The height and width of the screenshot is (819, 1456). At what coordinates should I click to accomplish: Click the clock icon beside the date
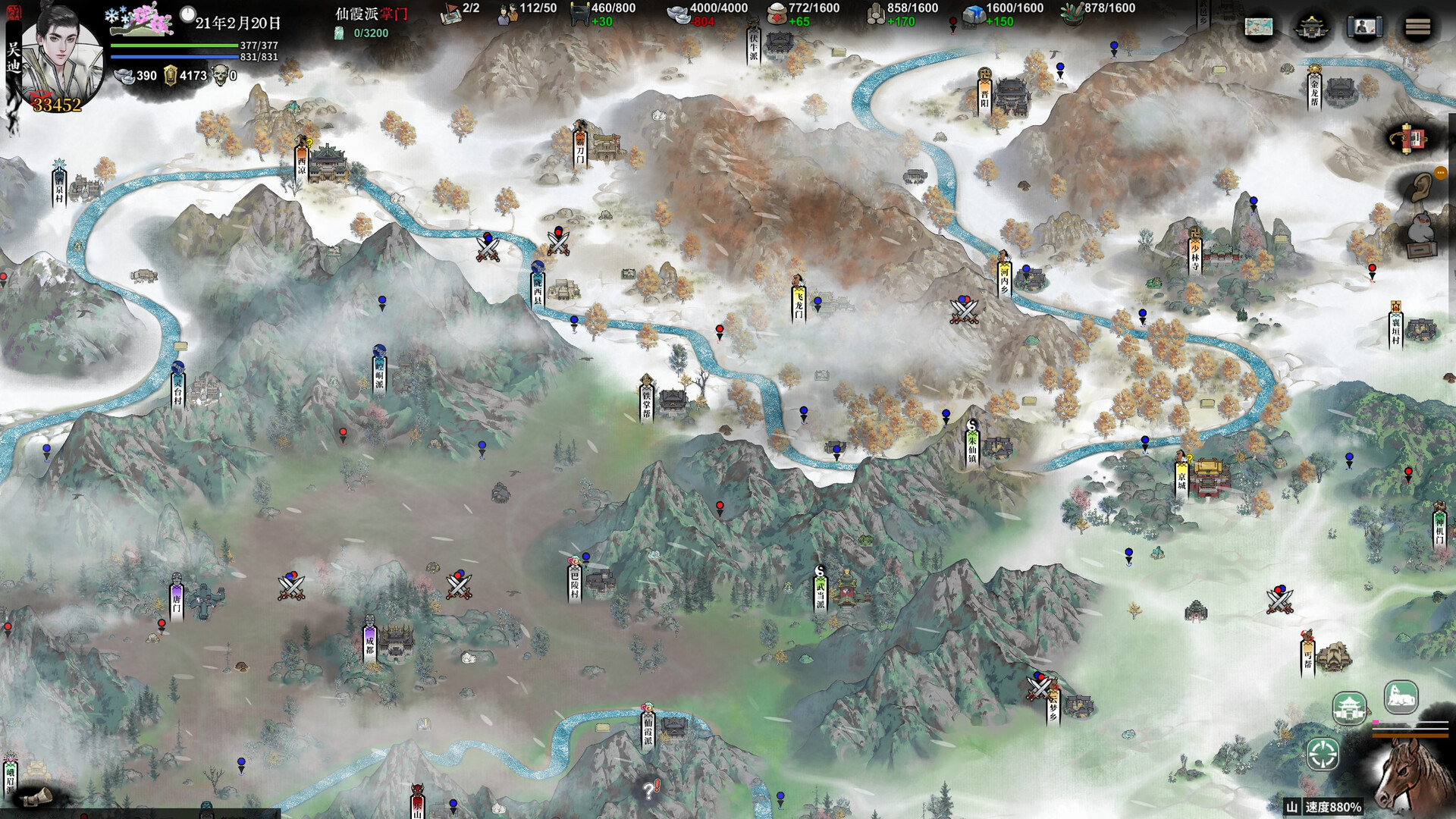188,14
